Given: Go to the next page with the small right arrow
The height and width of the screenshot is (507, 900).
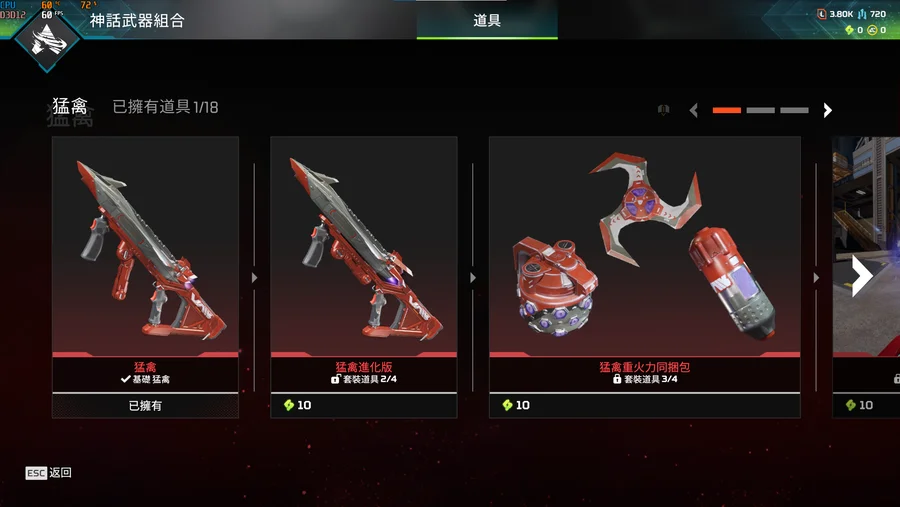Looking at the screenshot, I should pyautogui.click(x=827, y=110).
